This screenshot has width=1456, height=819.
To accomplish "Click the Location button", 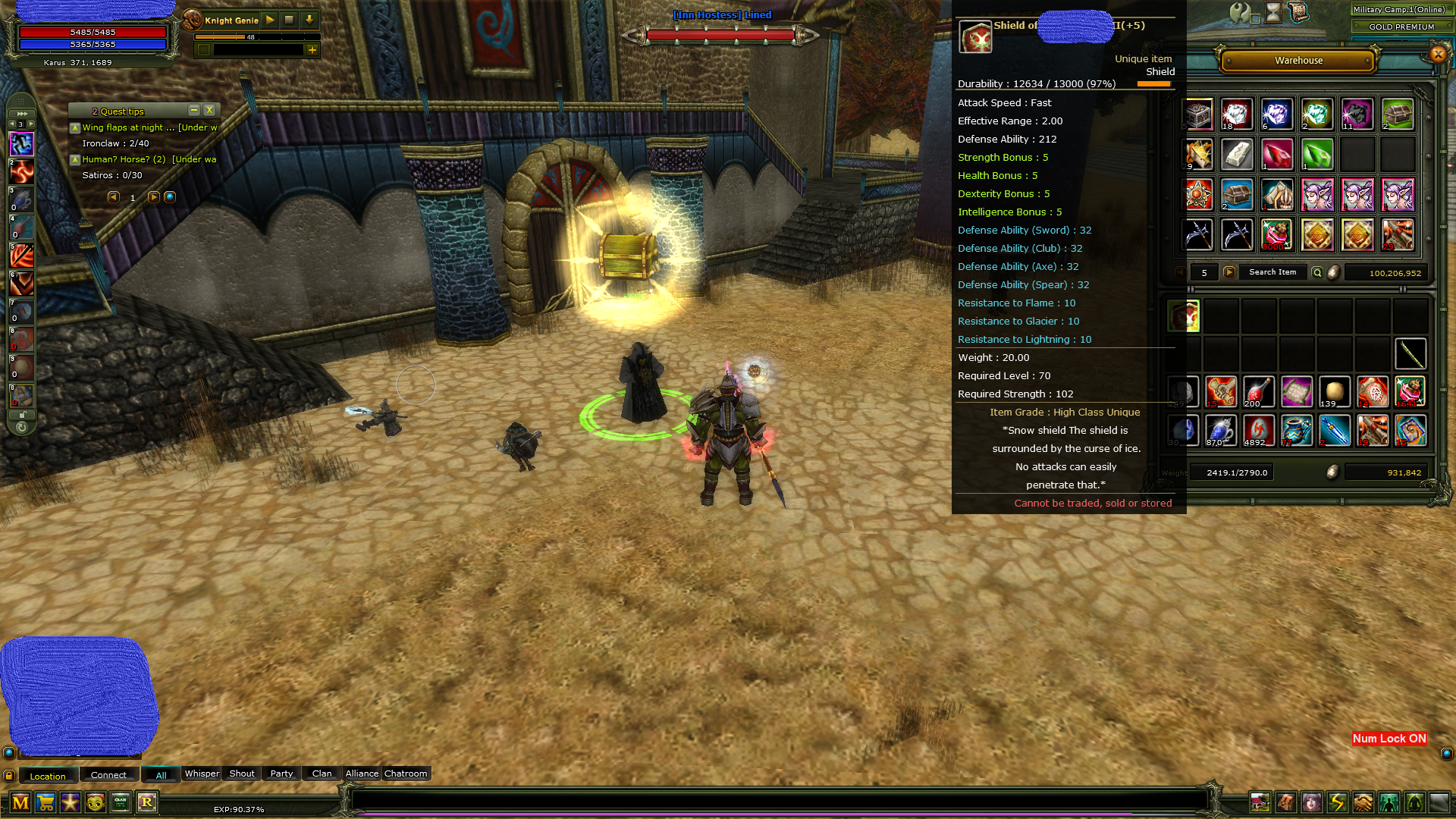I will click(48, 776).
